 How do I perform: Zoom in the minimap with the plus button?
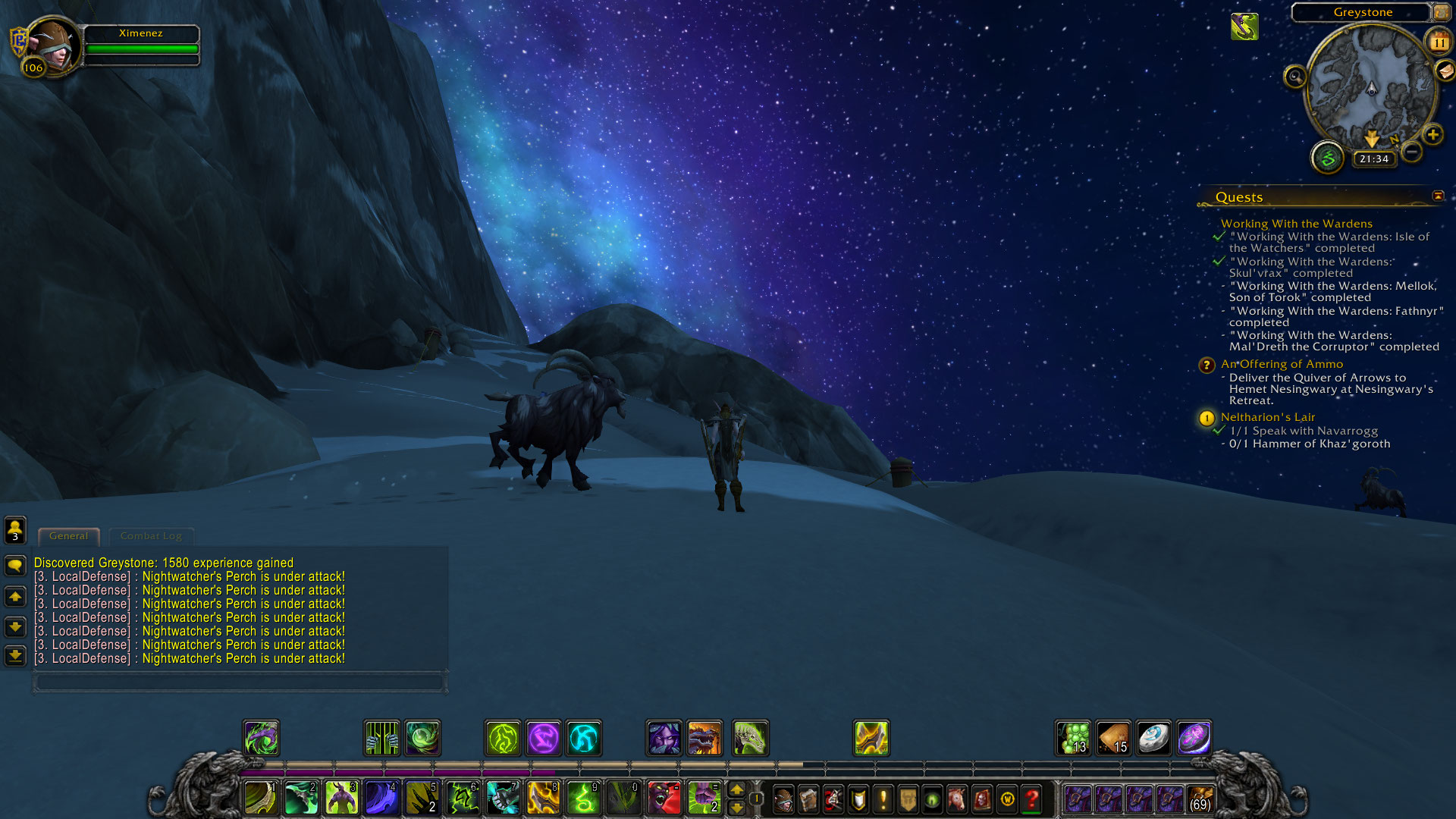click(x=1432, y=135)
